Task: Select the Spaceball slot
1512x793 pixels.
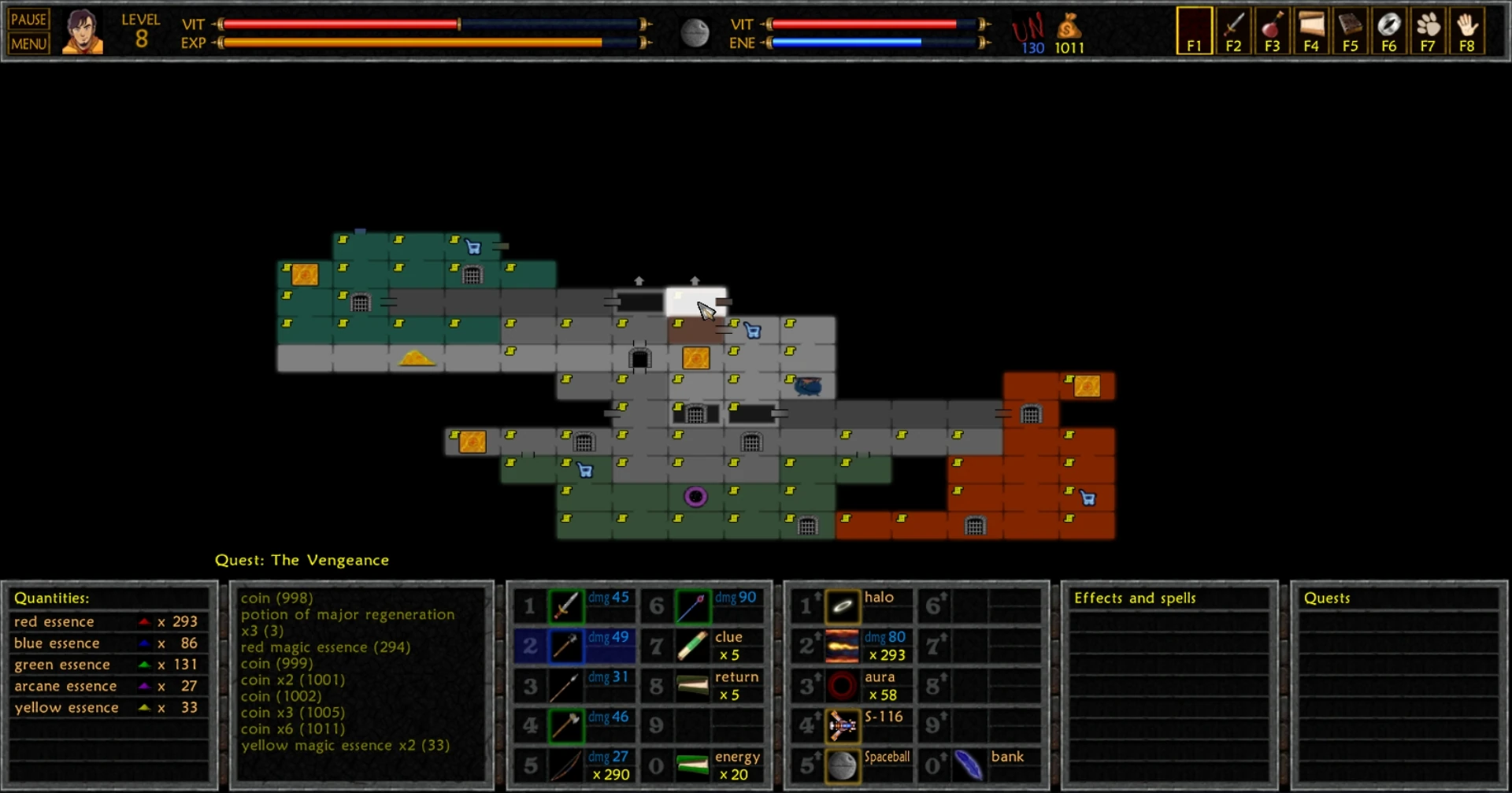Action: pyautogui.click(x=842, y=765)
